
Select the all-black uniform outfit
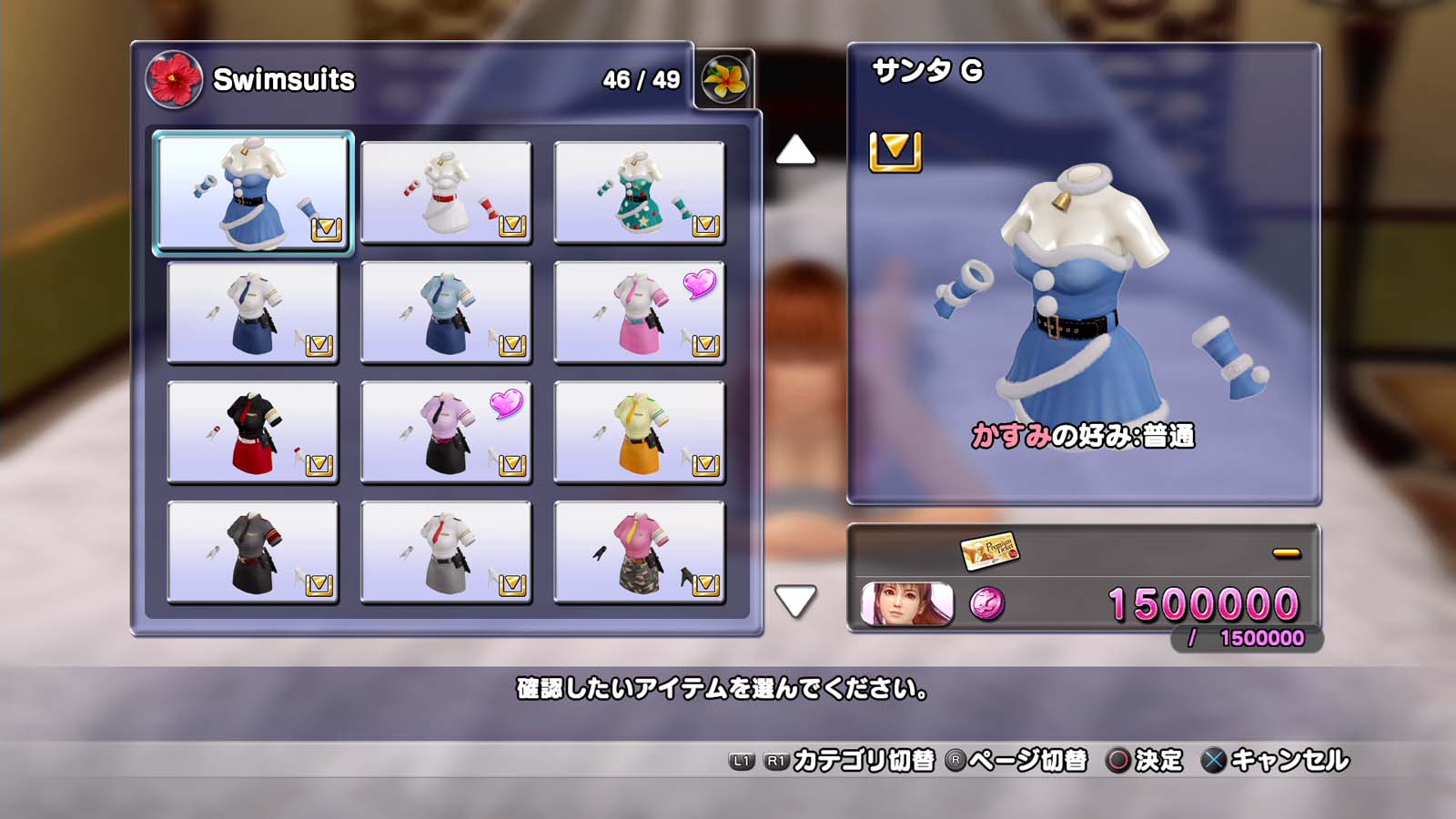click(x=253, y=552)
